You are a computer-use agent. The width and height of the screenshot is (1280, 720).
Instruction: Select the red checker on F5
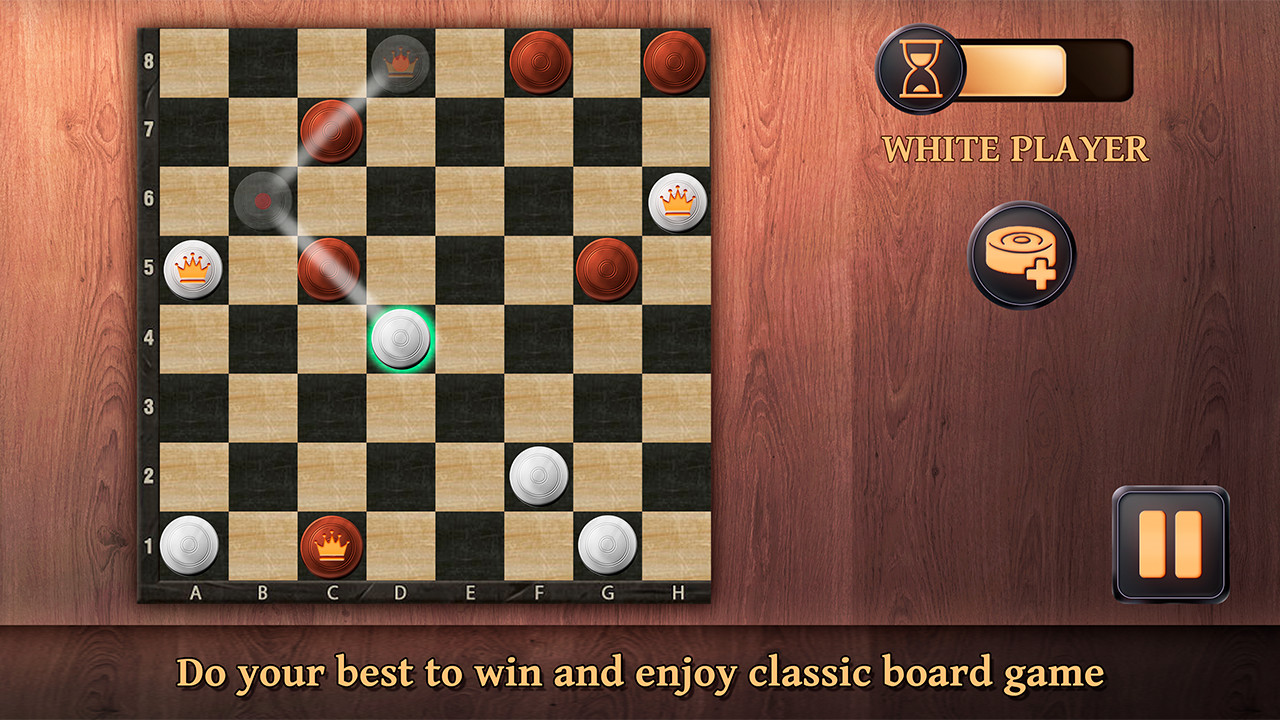click(x=607, y=267)
